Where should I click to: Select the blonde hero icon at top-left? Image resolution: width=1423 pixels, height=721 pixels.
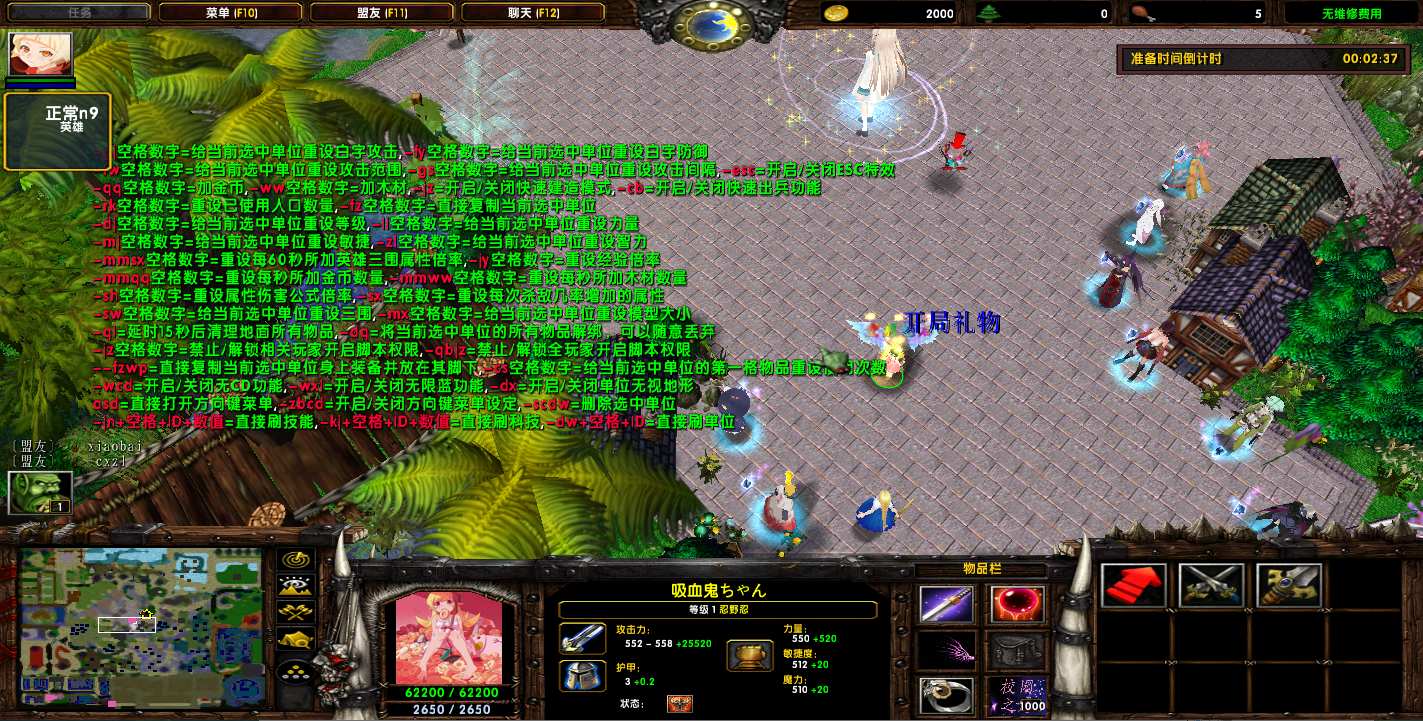[x=41, y=54]
